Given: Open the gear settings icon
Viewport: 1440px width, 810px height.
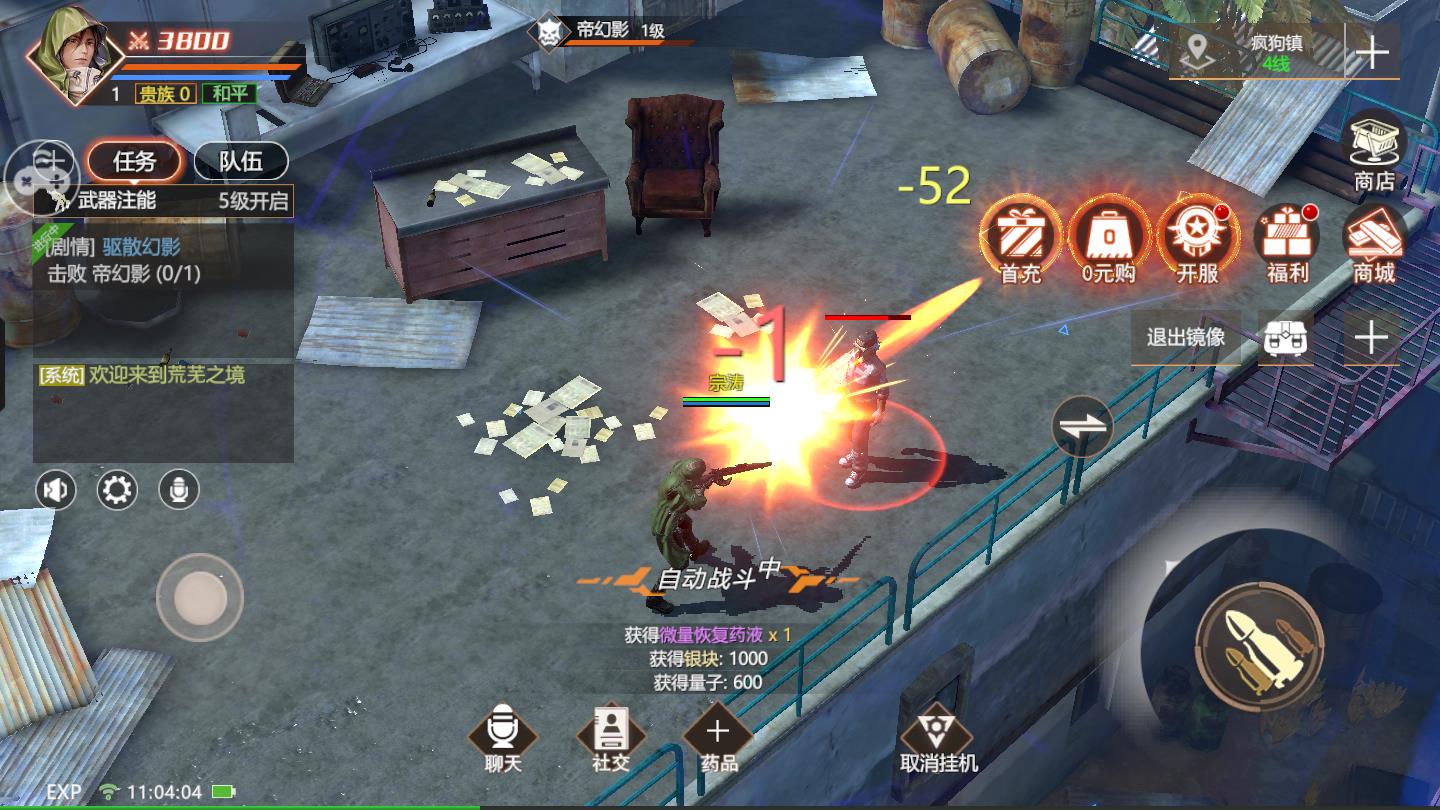Looking at the screenshot, I should 117,490.
